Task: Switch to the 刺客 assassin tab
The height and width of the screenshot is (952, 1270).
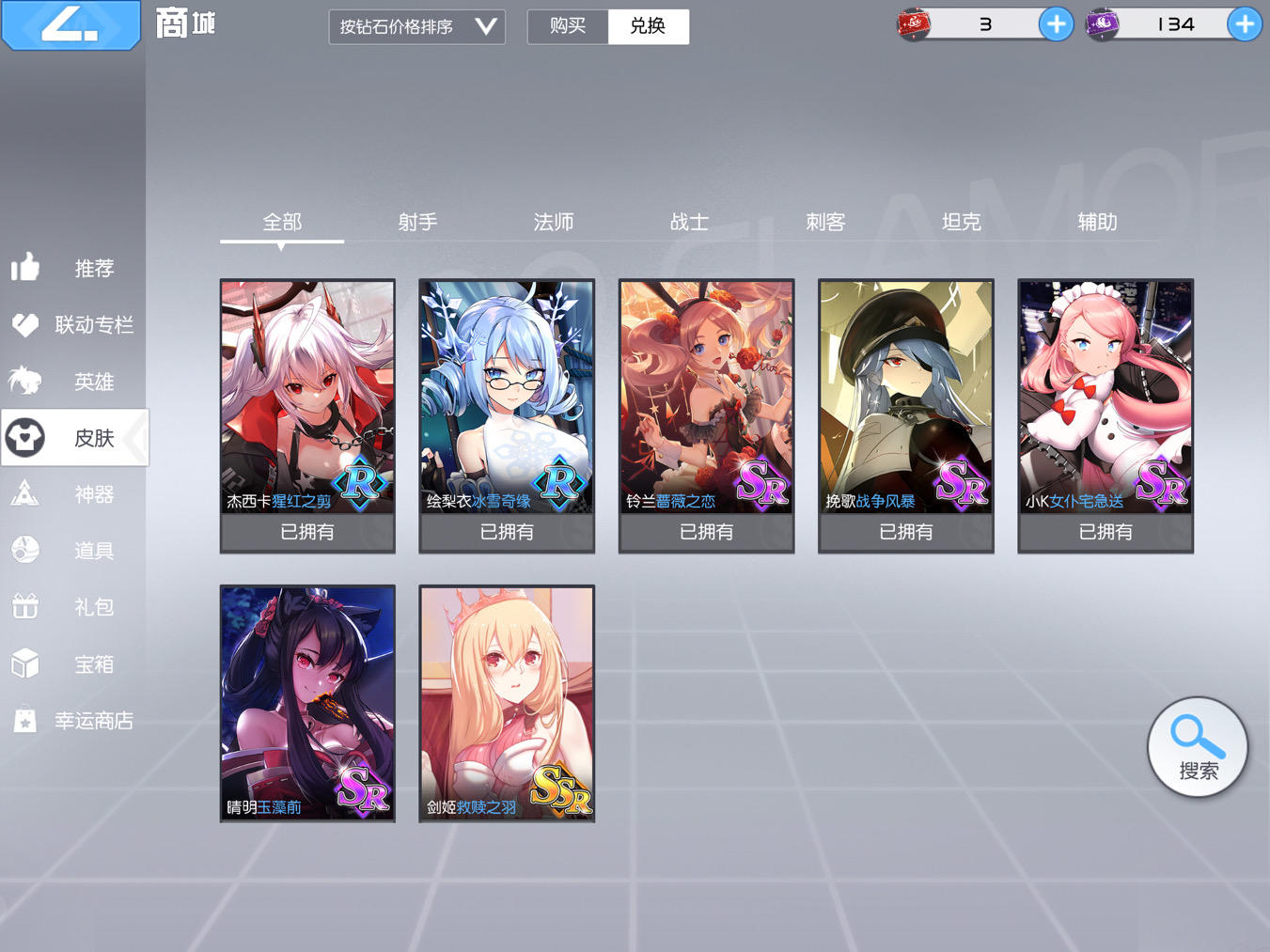Action: 825,222
